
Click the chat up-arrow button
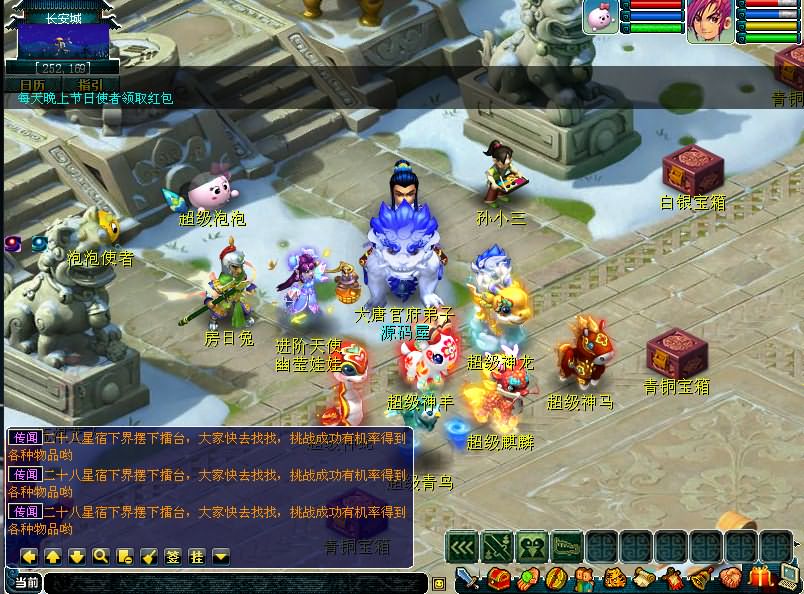pyautogui.click(x=53, y=556)
